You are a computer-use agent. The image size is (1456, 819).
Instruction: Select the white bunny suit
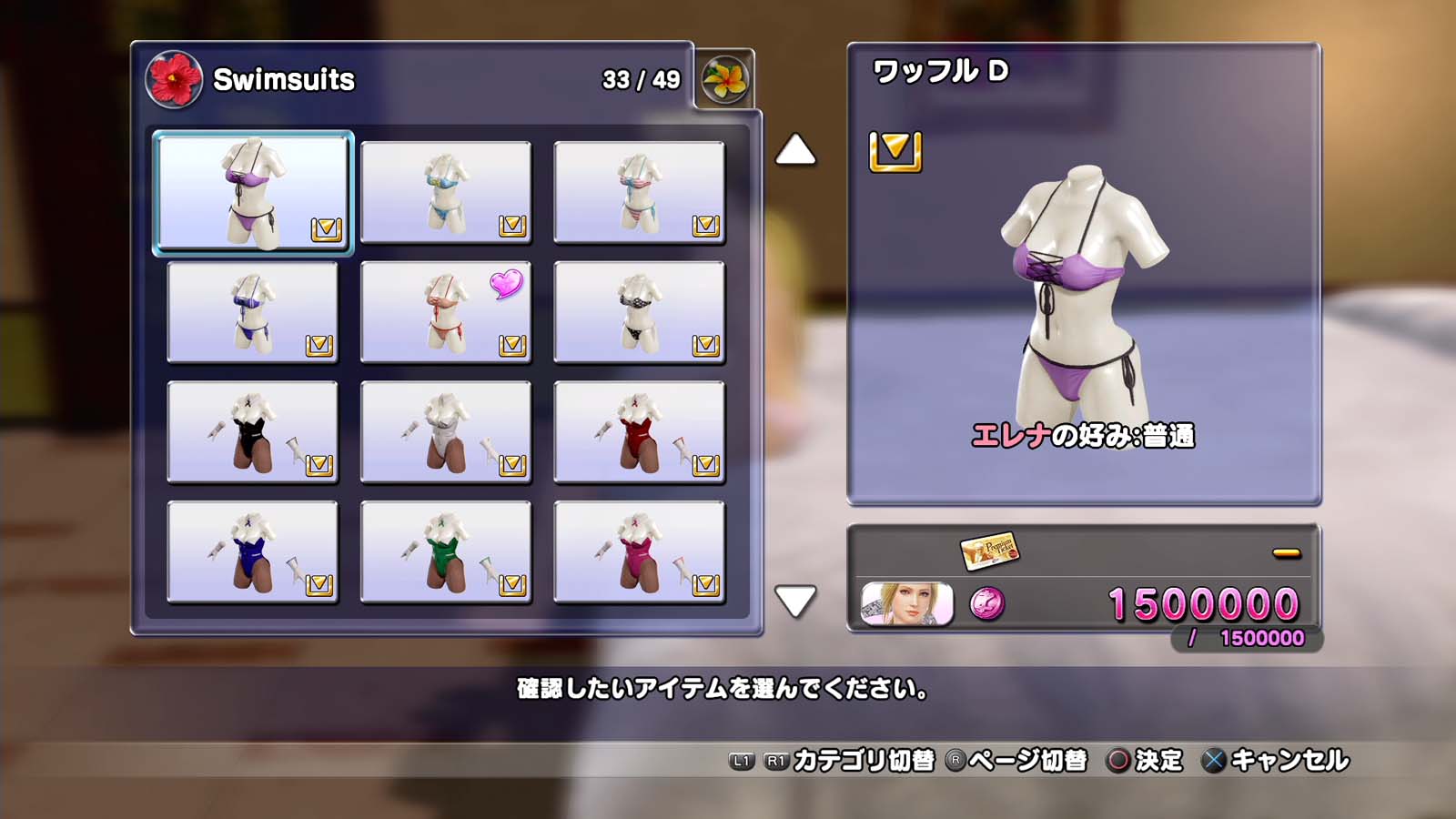446,432
